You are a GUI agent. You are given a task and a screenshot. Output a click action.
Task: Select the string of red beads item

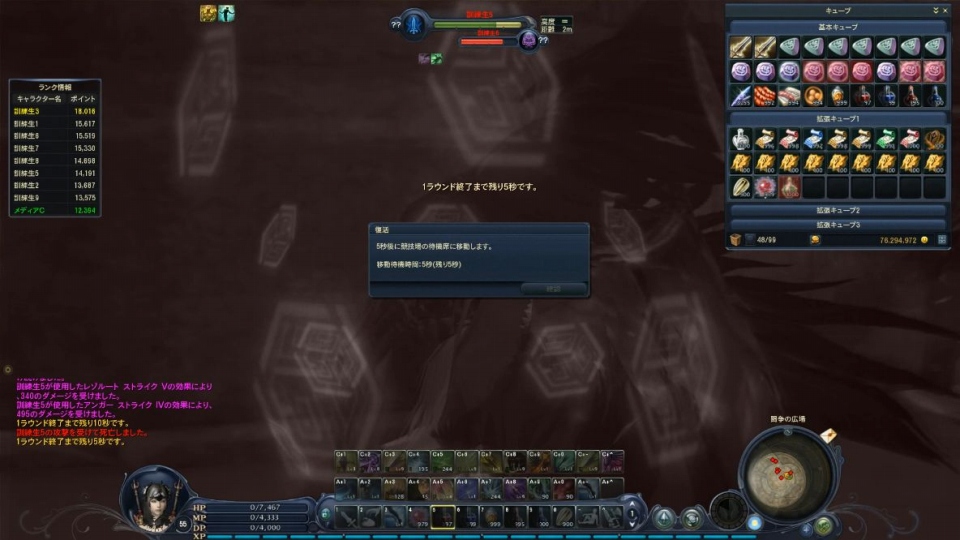(764, 95)
